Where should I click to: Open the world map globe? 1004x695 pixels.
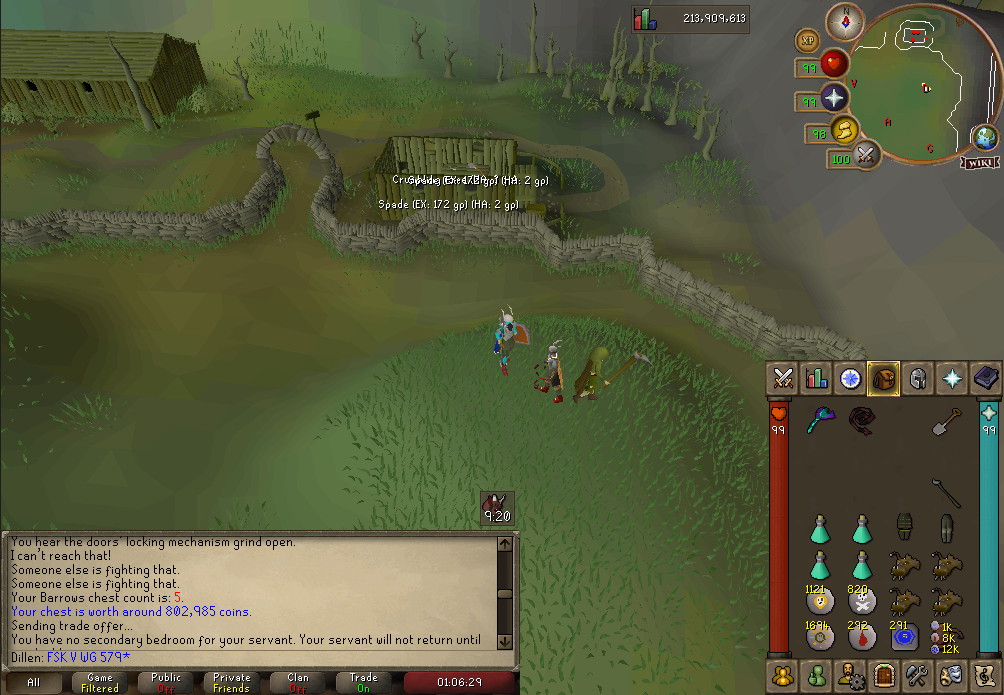(984, 139)
